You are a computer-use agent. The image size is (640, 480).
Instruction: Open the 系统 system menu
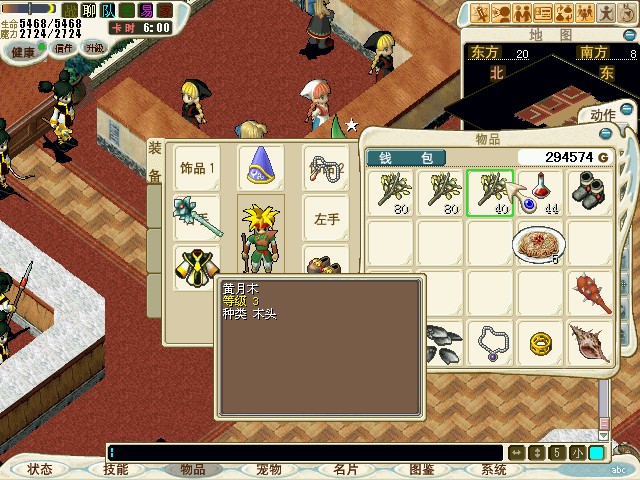[494, 469]
